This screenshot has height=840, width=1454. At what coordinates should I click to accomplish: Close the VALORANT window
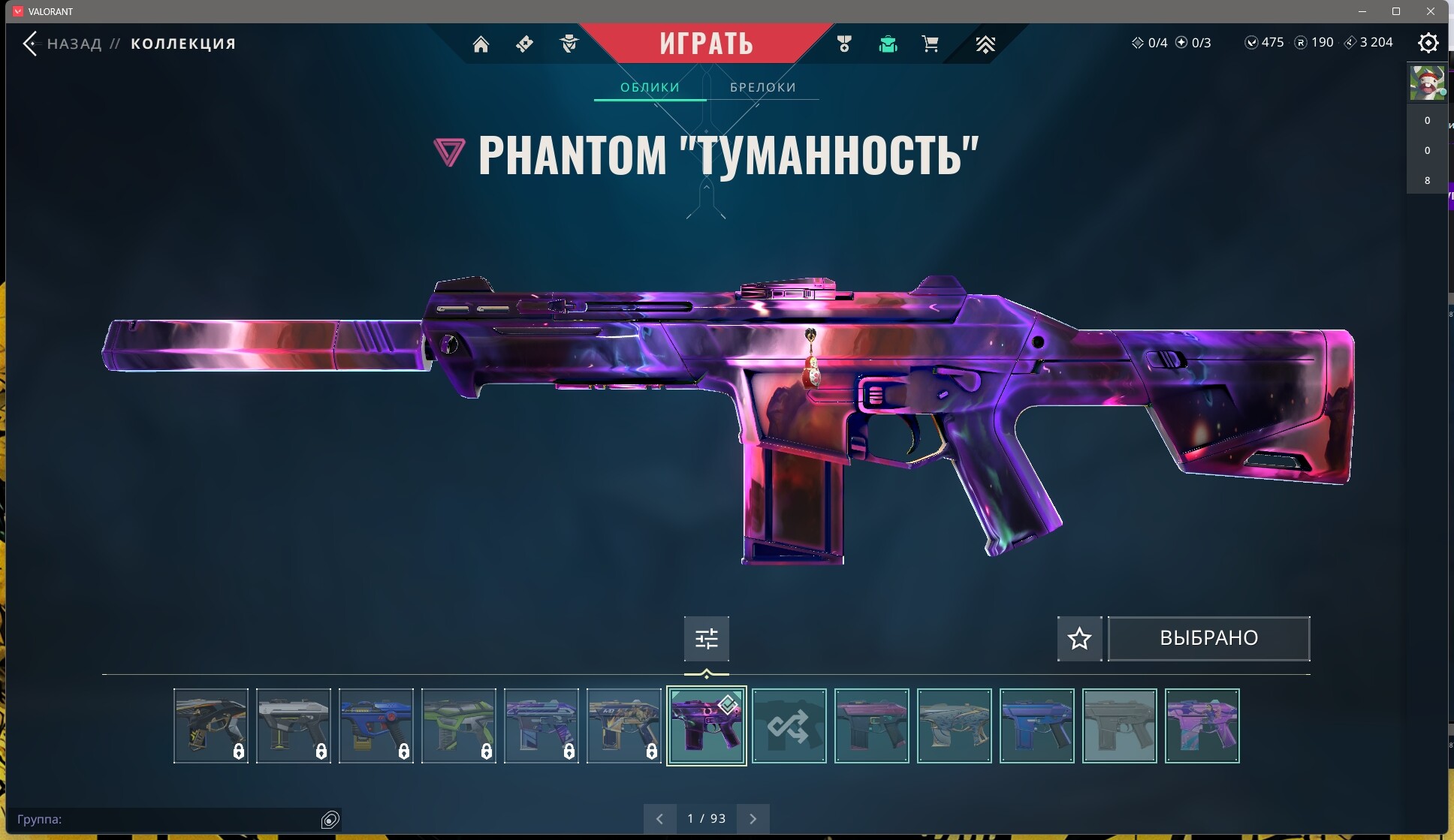tap(1431, 11)
